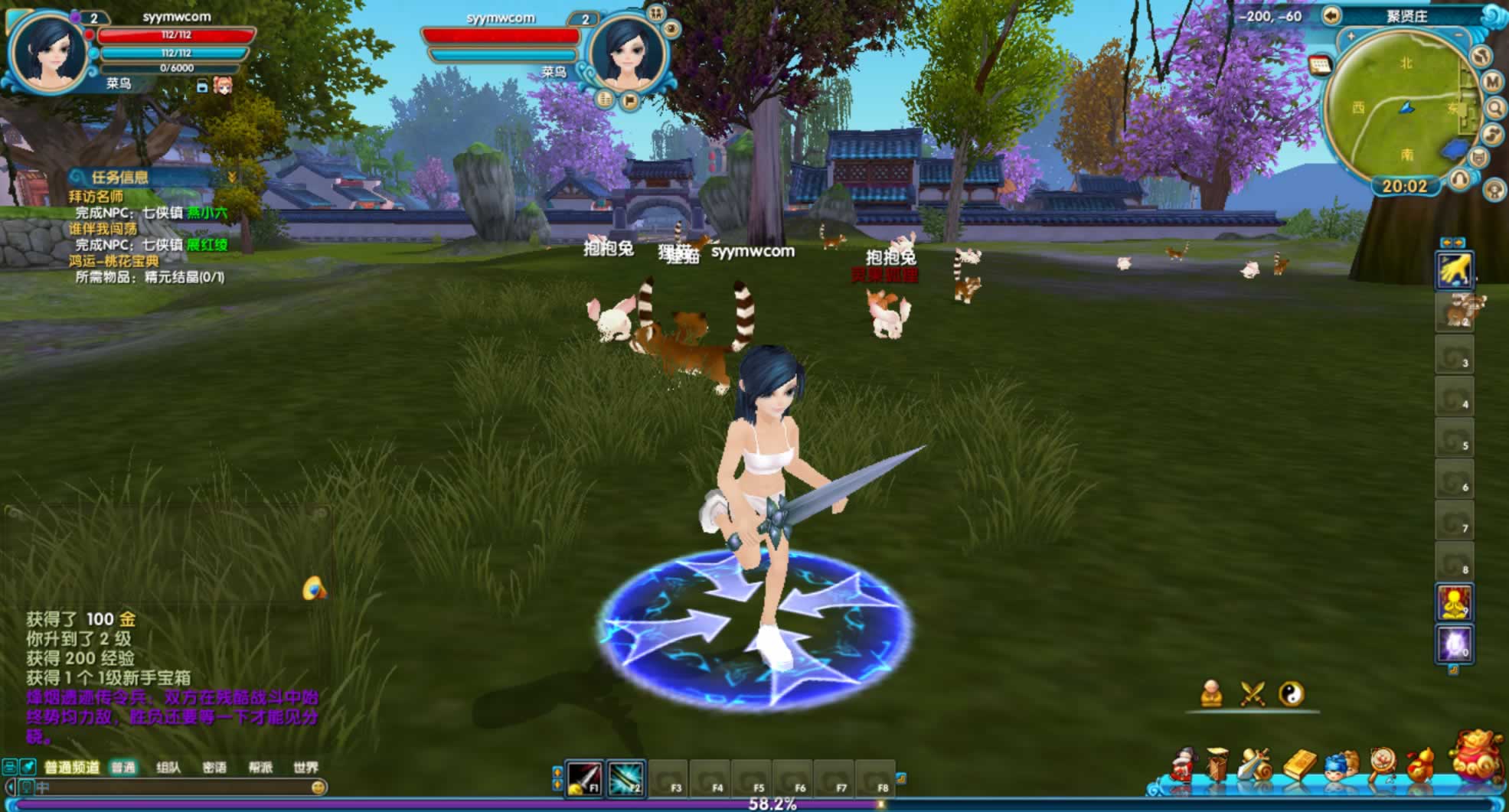Activate the meditating monk icon
The width and height of the screenshot is (1509, 812).
1211,694
